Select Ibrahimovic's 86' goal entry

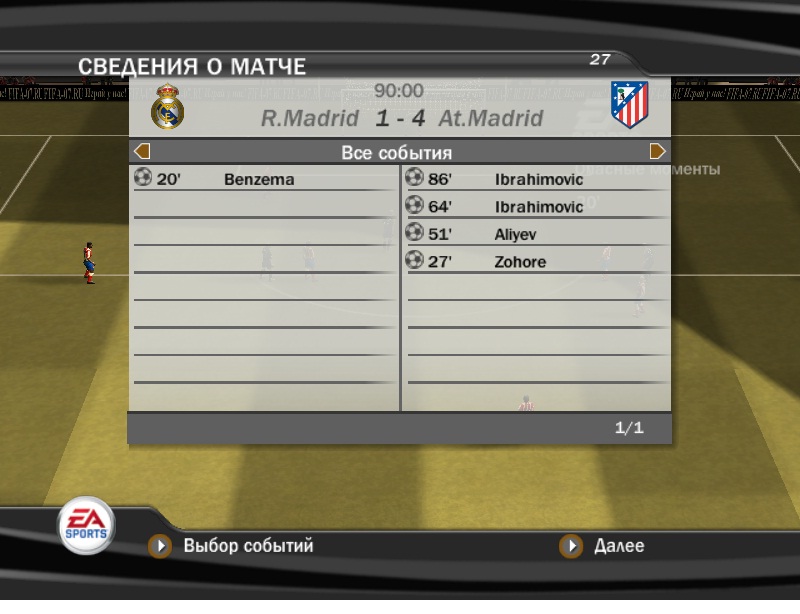click(x=538, y=180)
